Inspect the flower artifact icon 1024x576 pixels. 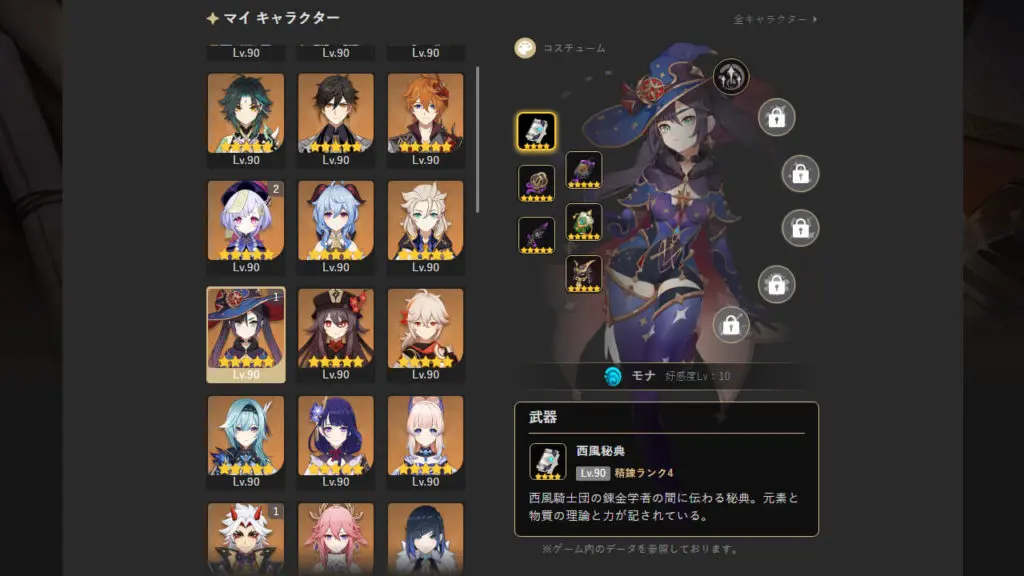tap(536, 183)
